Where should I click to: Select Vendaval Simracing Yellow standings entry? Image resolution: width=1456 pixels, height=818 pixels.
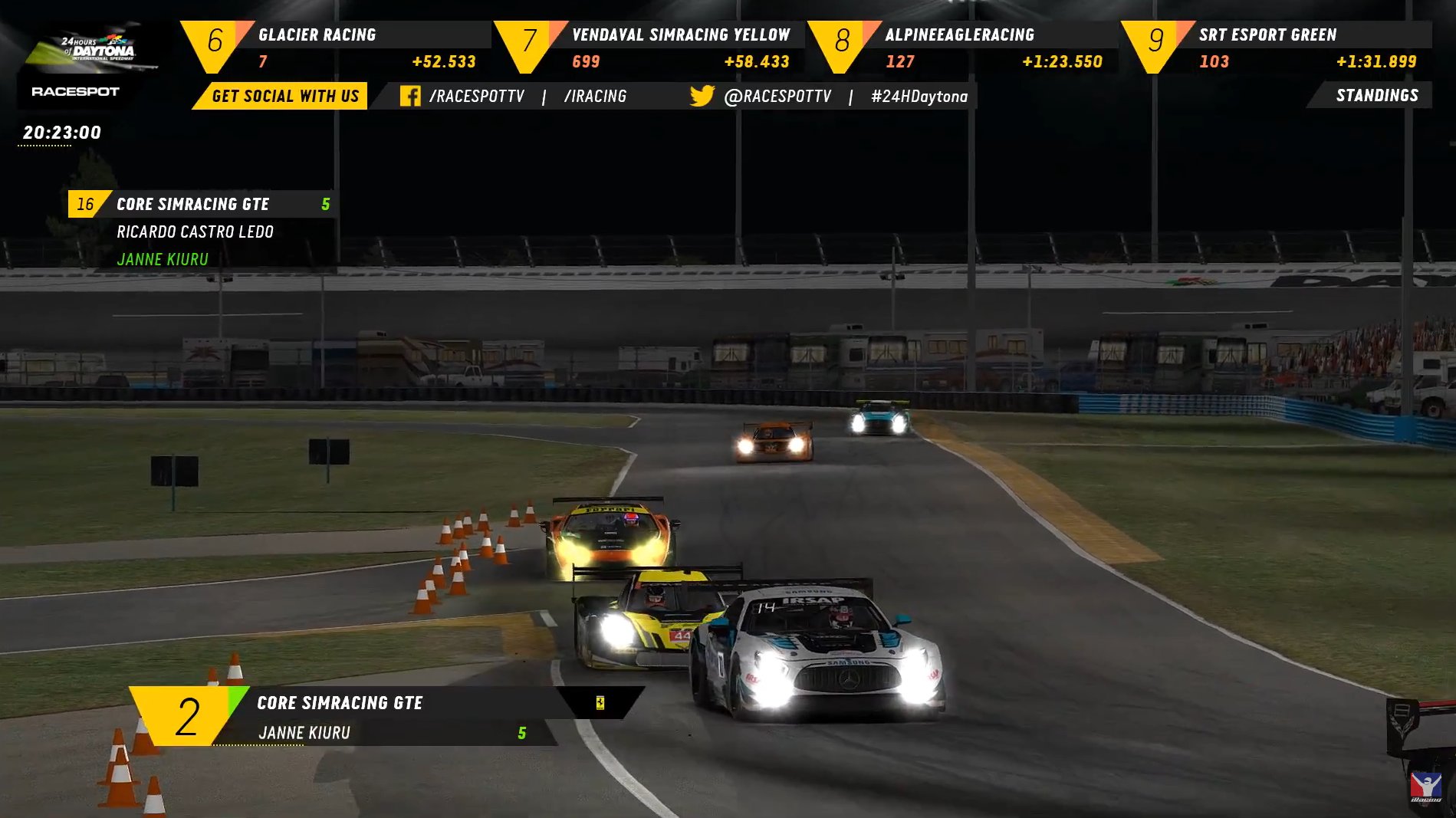click(652, 48)
